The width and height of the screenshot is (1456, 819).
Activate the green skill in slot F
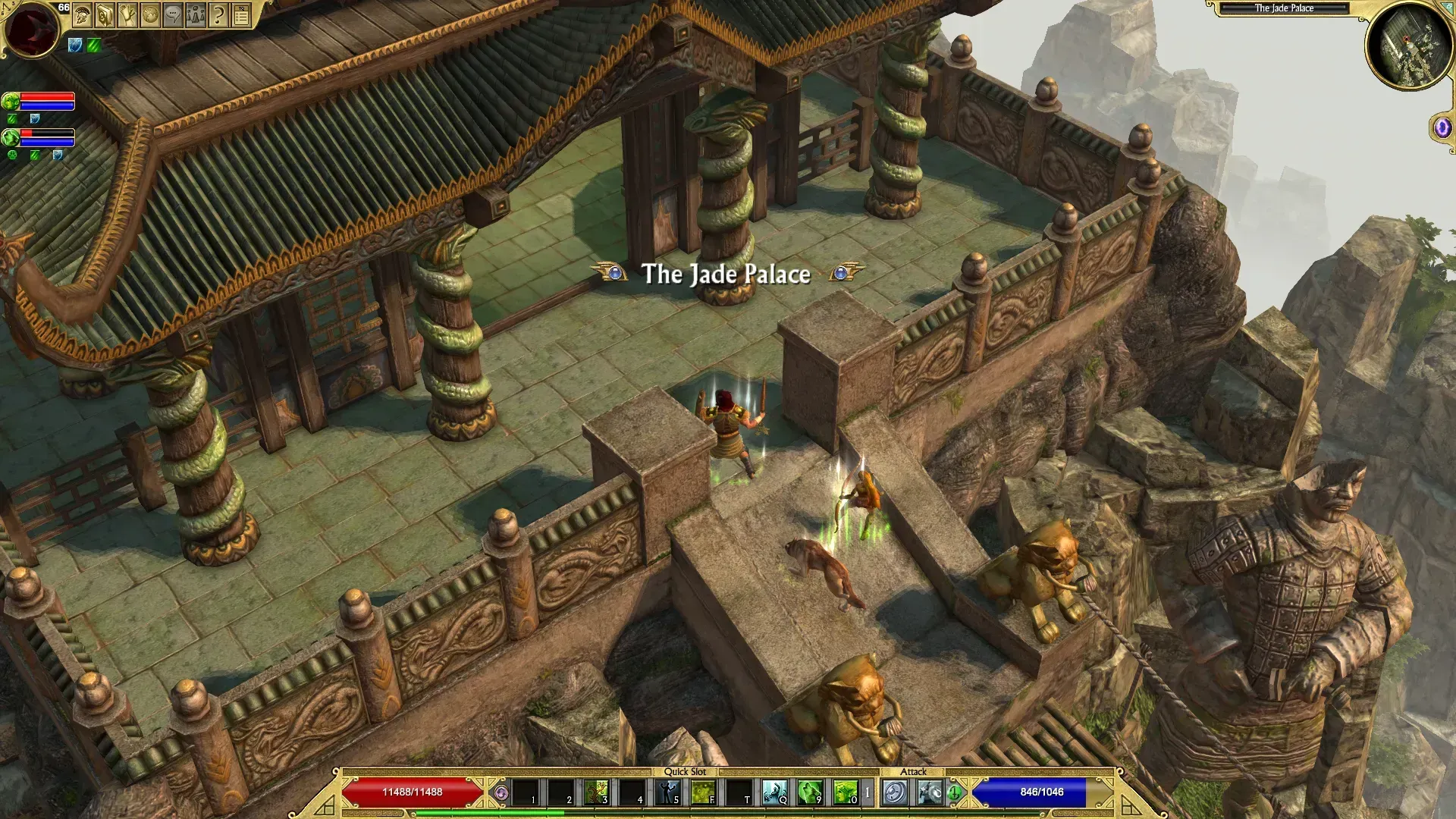coord(703,792)
